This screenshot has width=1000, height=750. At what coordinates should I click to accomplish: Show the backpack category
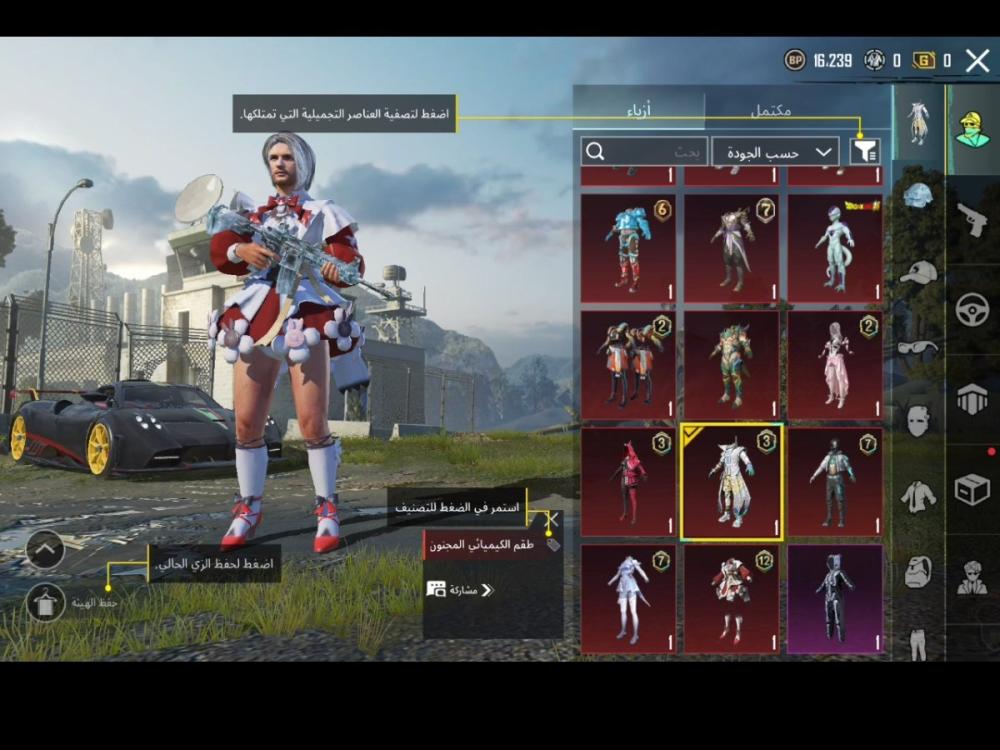[918, 573]
